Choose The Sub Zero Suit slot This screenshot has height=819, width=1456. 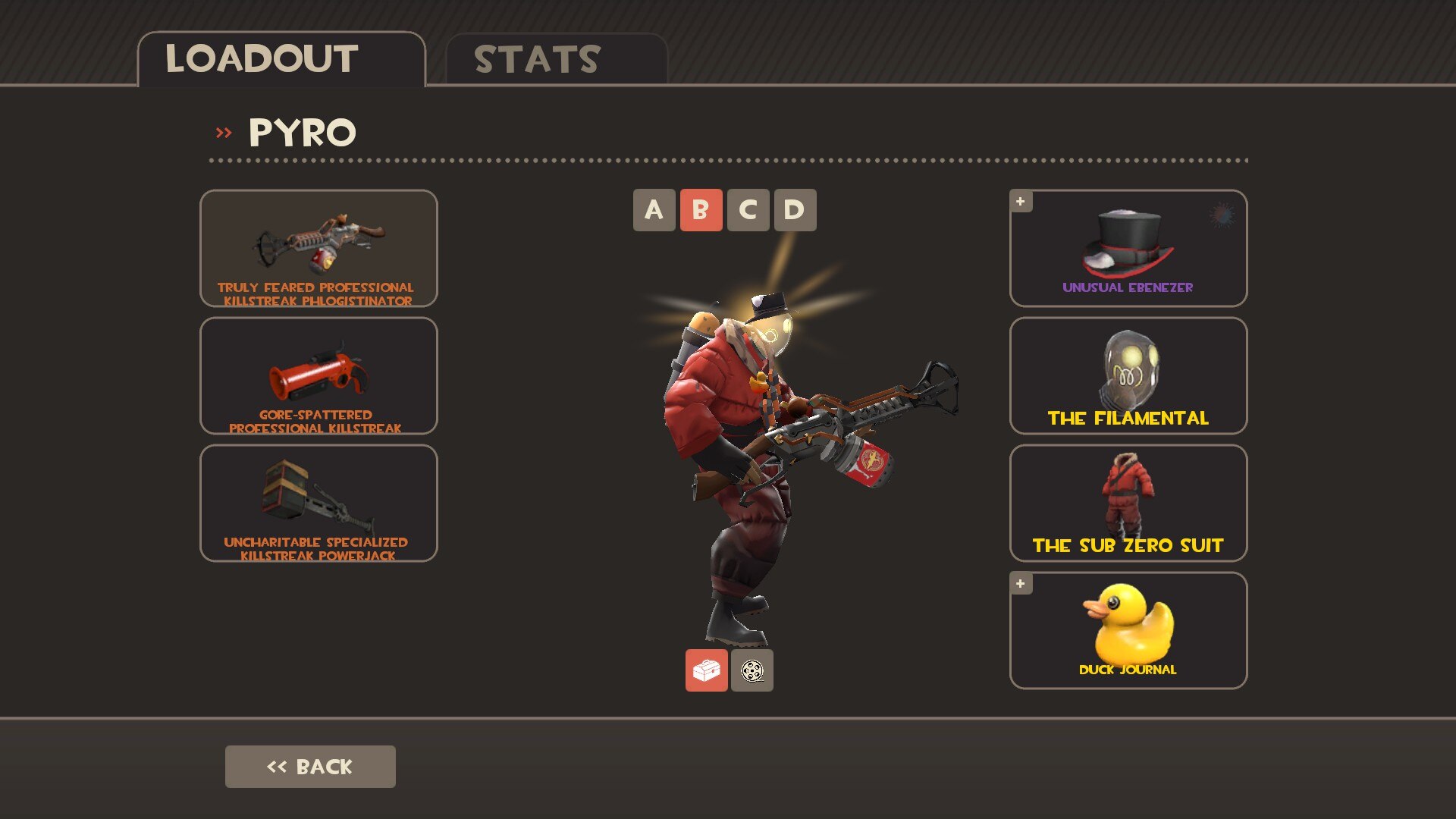coord(1128,503)
